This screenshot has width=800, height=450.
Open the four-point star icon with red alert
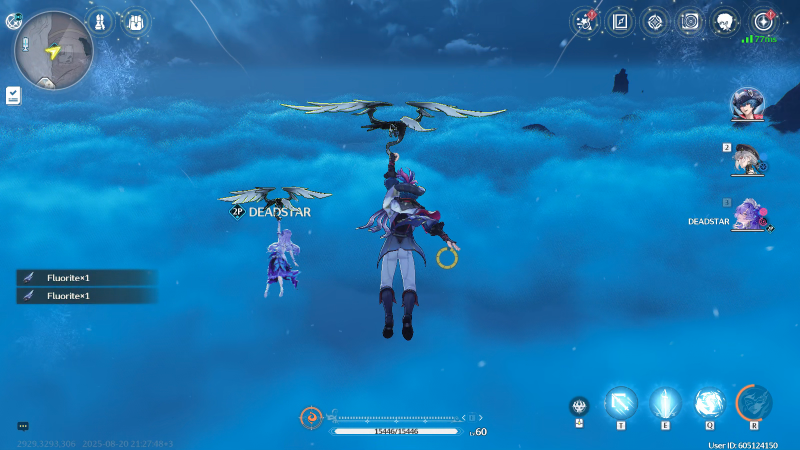click(764, 21)
